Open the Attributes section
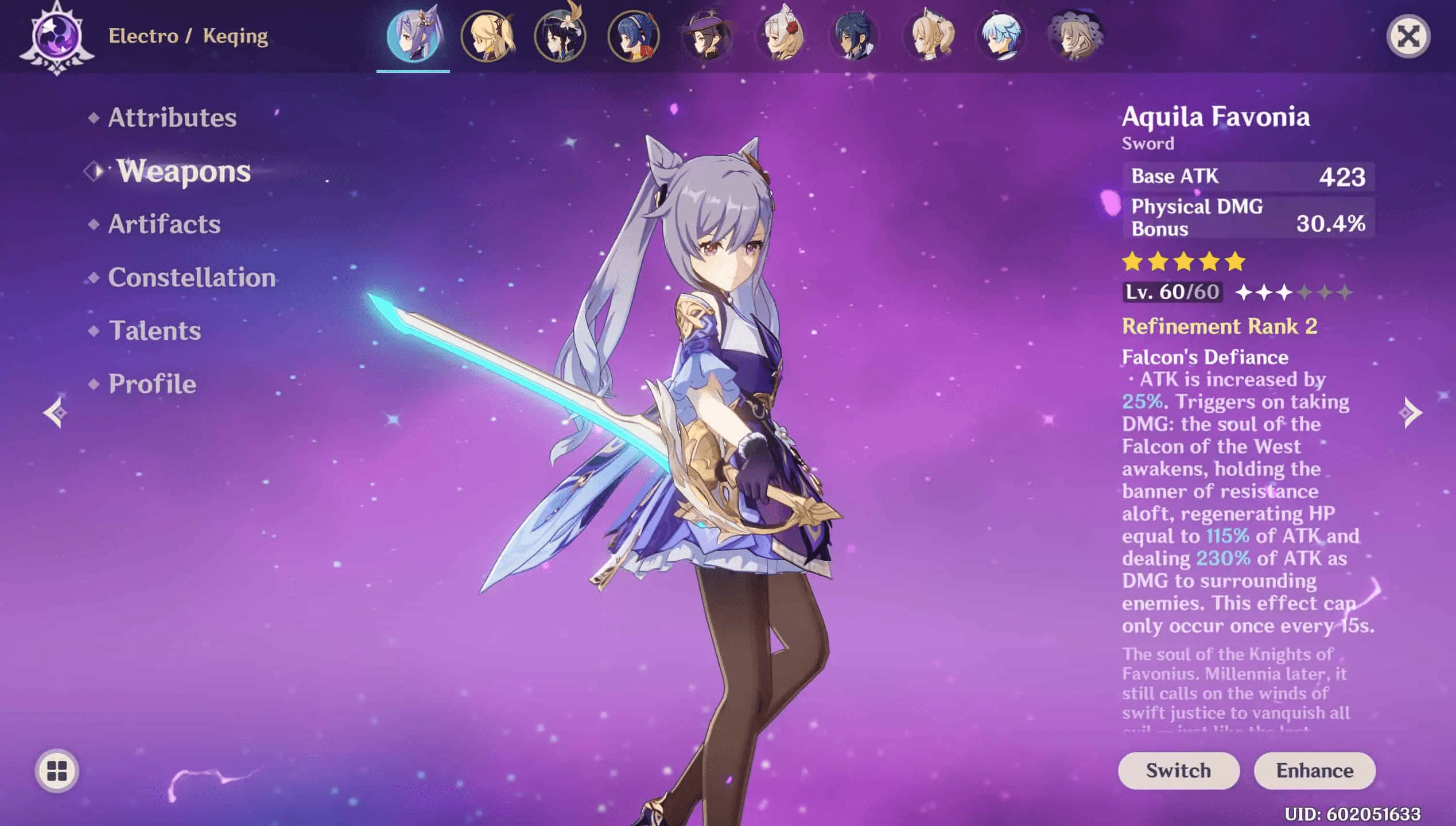Screen dimensions: 1456x826 pos(172,118)
